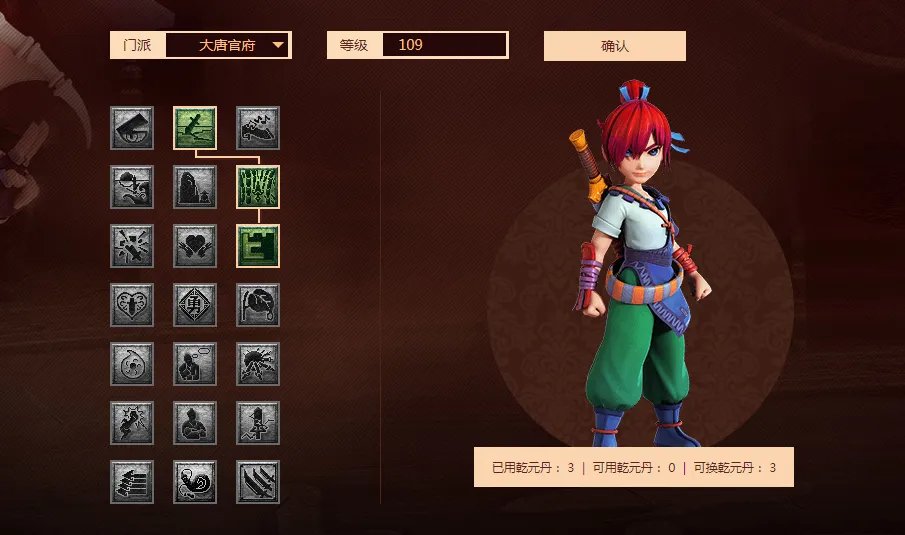The width and height of the screenshot is (905, 535).
Task: Pick the singing bird skill icon
Action: pyautogui.click(x=258, y=128)
